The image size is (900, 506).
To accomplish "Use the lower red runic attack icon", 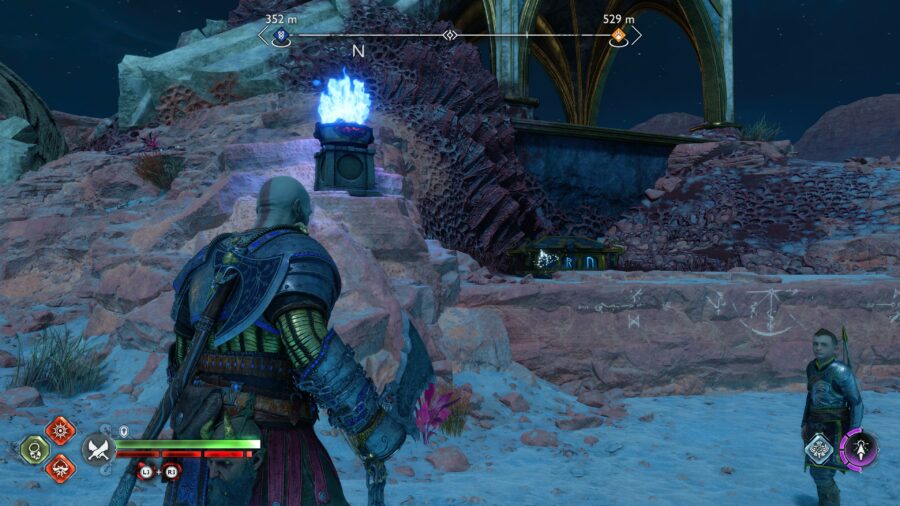I will point(60,468).
